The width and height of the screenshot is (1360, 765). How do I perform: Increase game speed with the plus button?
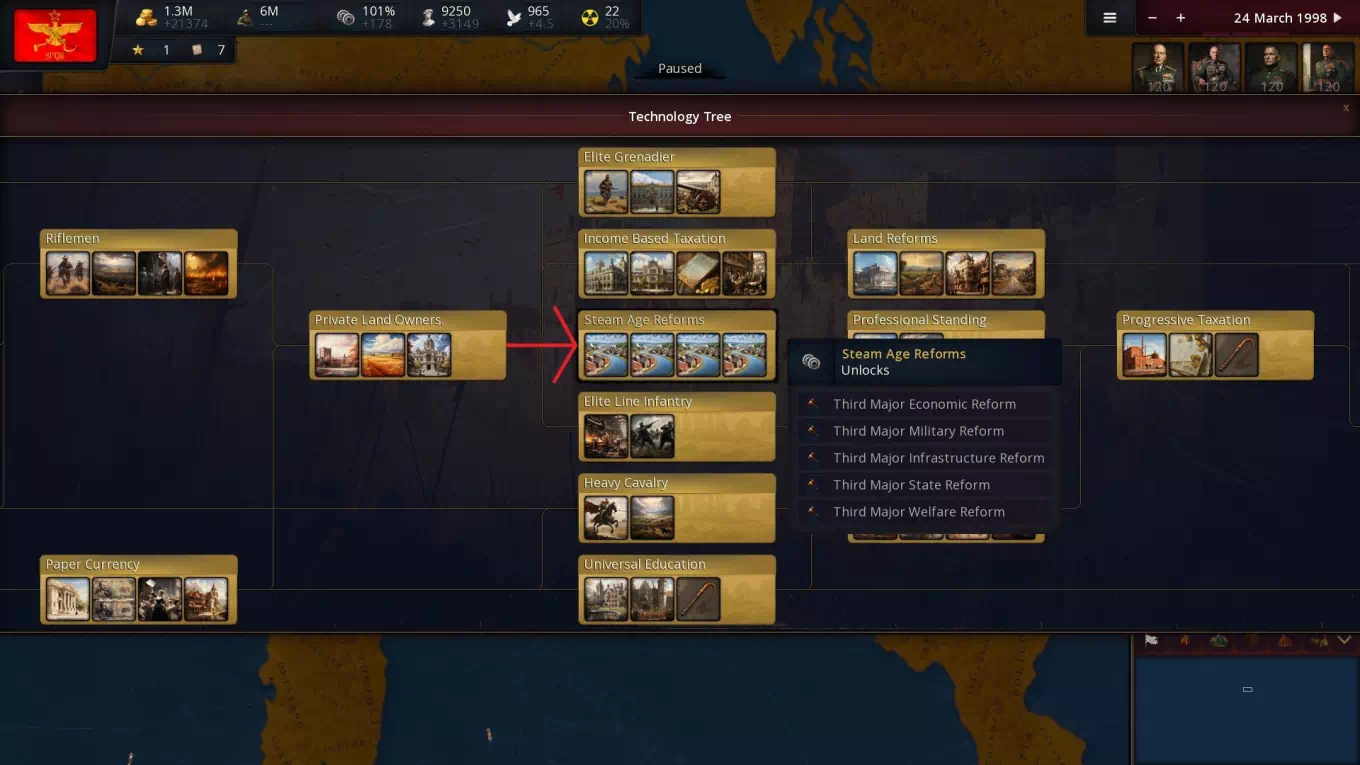(x=1181, y=18)
